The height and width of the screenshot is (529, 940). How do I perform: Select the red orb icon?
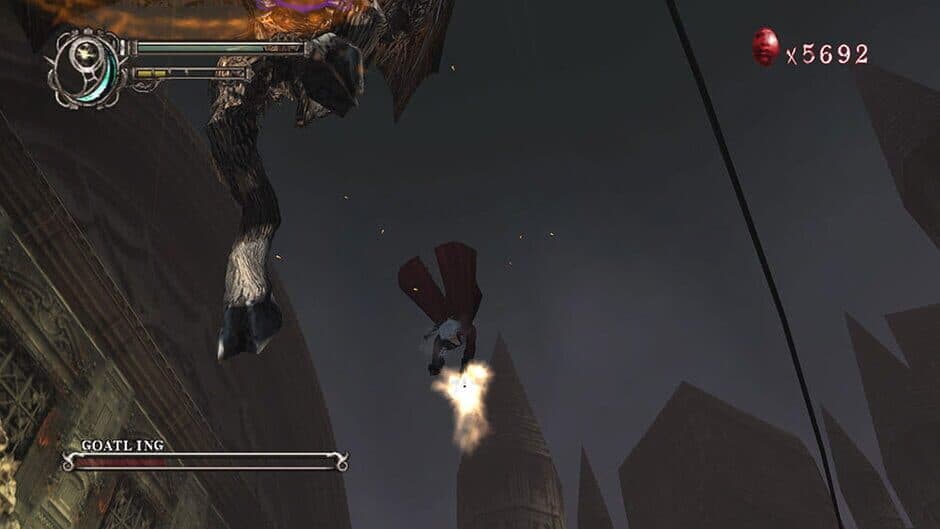pyautogui.click(x=766, y=47)
